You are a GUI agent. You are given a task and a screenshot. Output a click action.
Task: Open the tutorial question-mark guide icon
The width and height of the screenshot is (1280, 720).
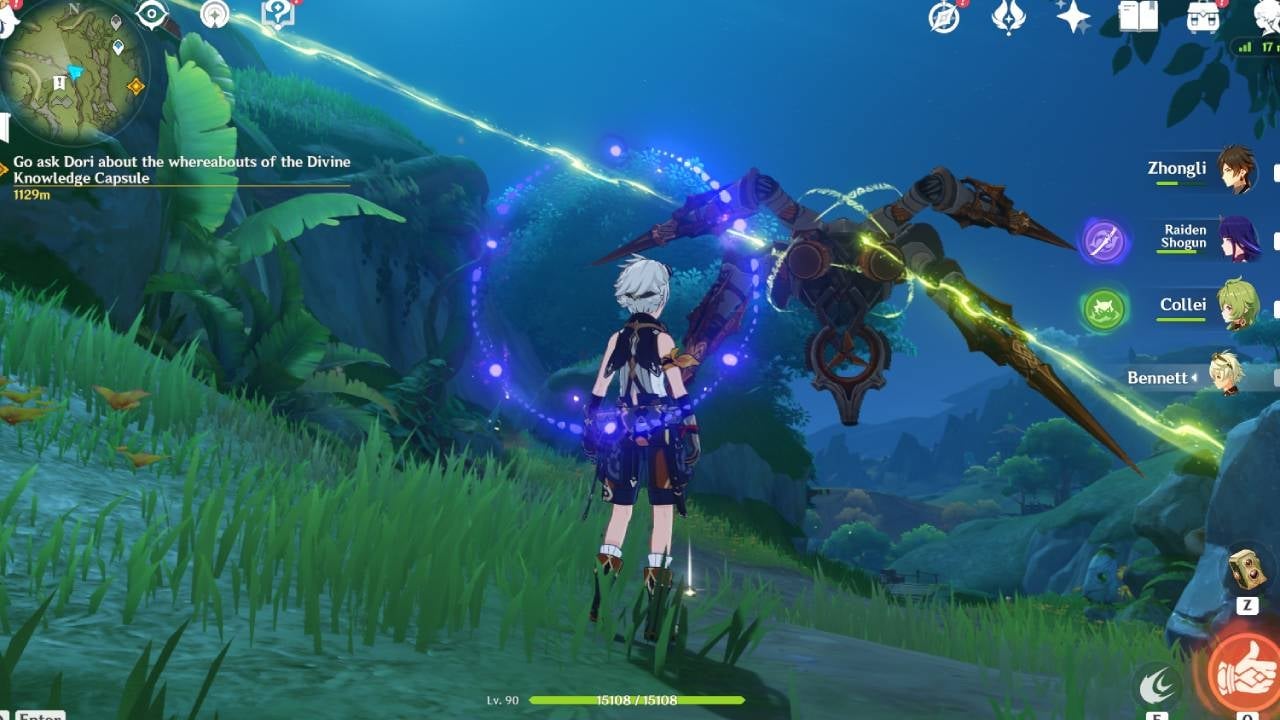[278, 15]
